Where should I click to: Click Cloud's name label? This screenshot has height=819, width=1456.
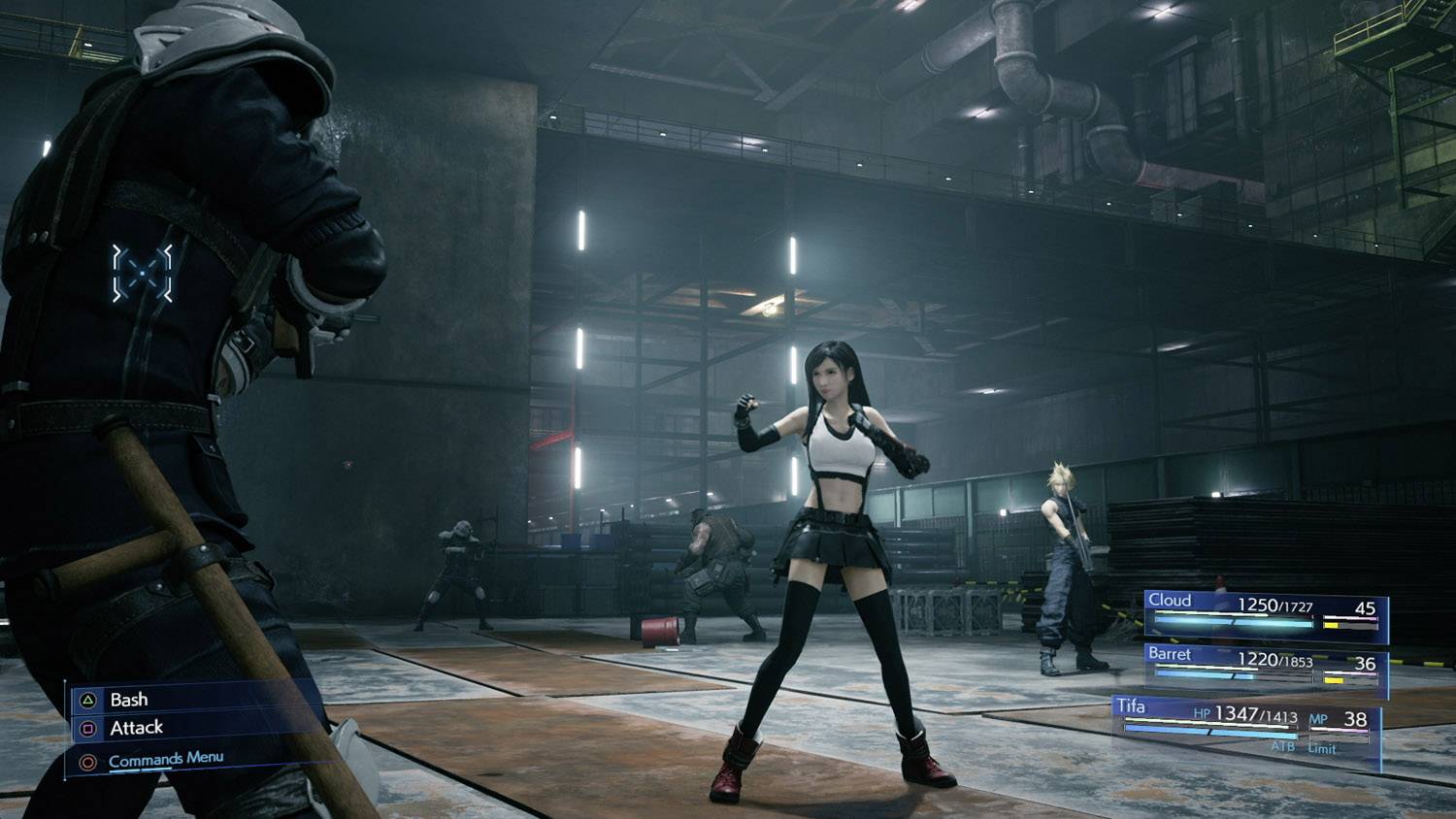tap(1170, 601)
